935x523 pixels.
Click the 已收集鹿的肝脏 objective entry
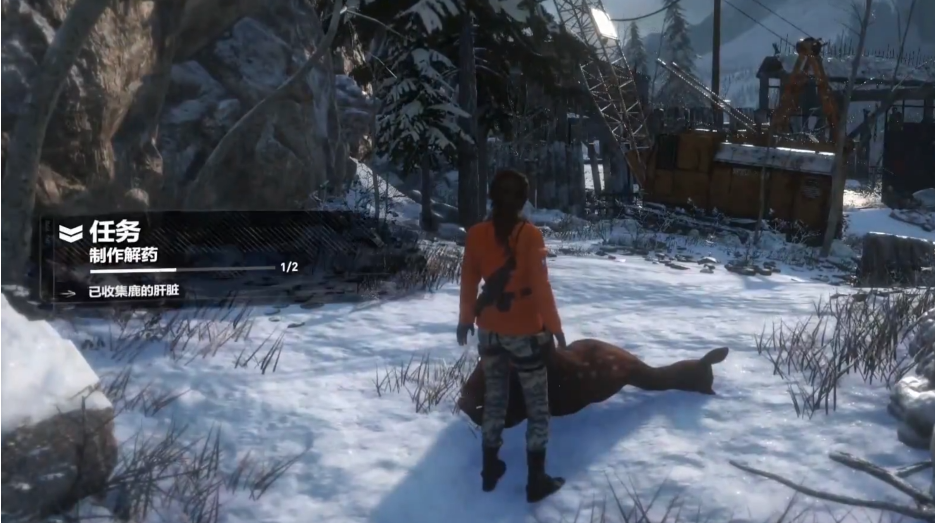[133, 292]
